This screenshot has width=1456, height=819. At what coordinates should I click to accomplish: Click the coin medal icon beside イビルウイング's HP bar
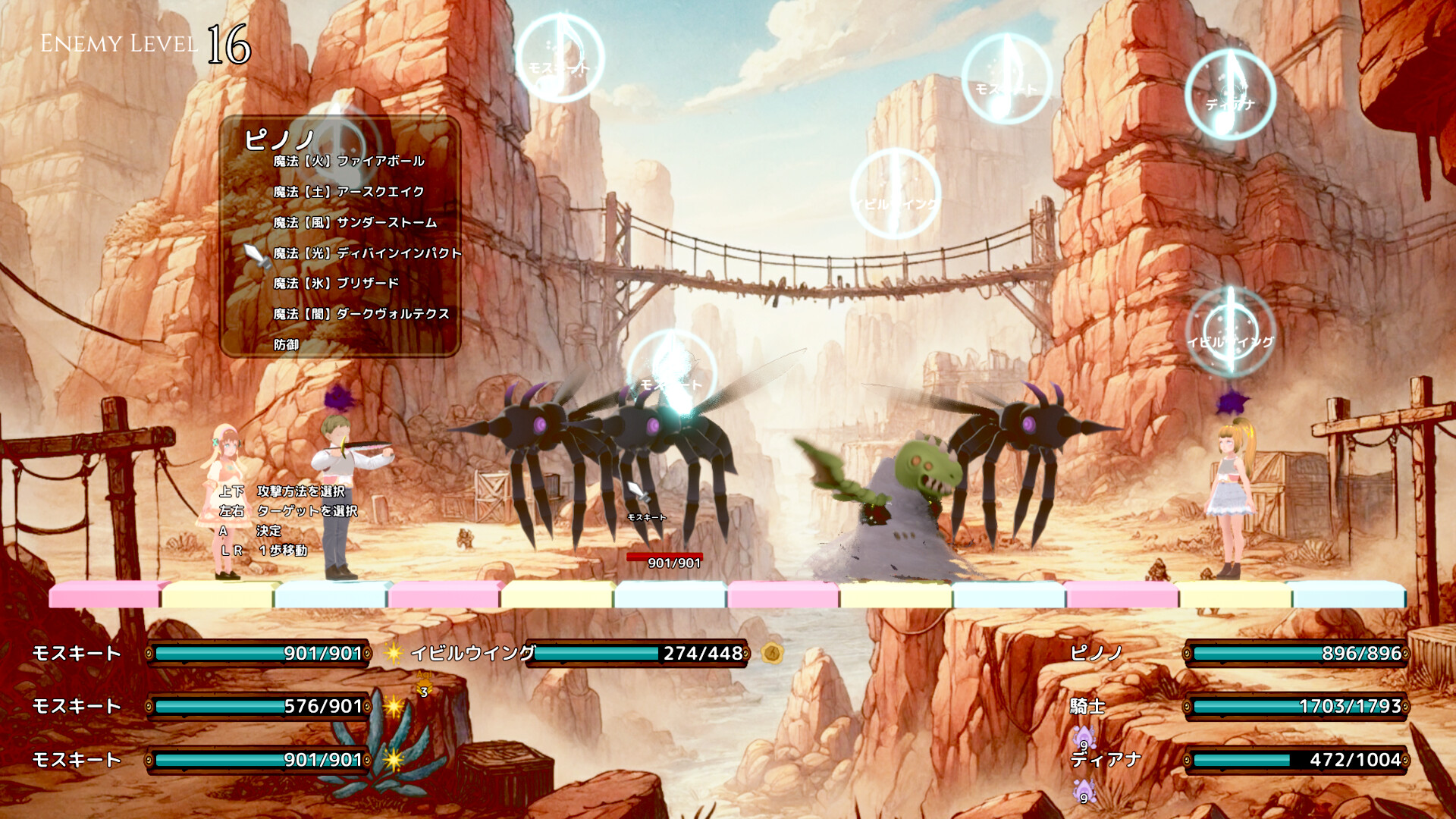[773, 653]
